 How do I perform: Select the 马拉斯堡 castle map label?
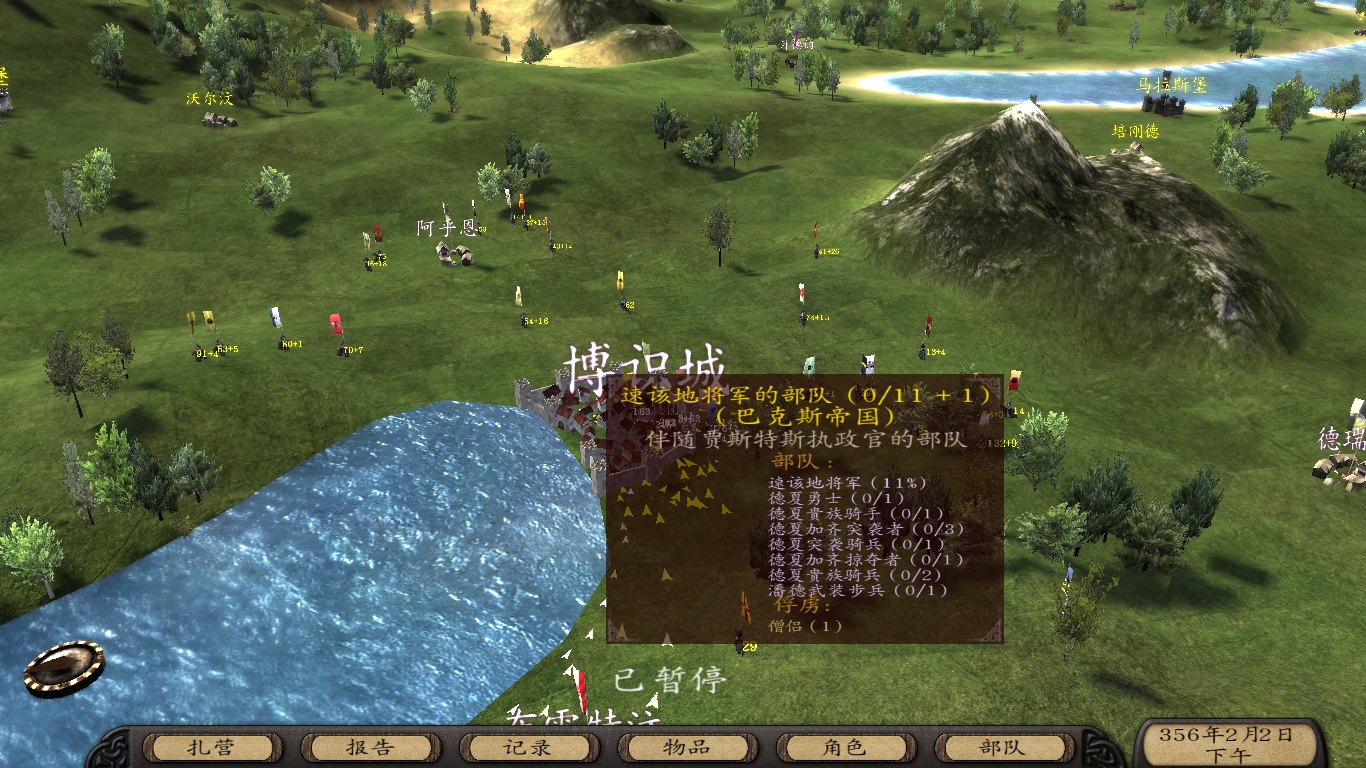tap(1171, 86)
